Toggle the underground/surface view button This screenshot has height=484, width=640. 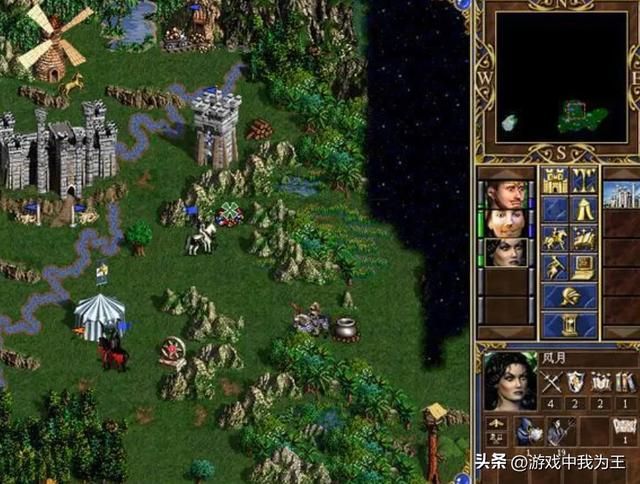click(584, 181)
